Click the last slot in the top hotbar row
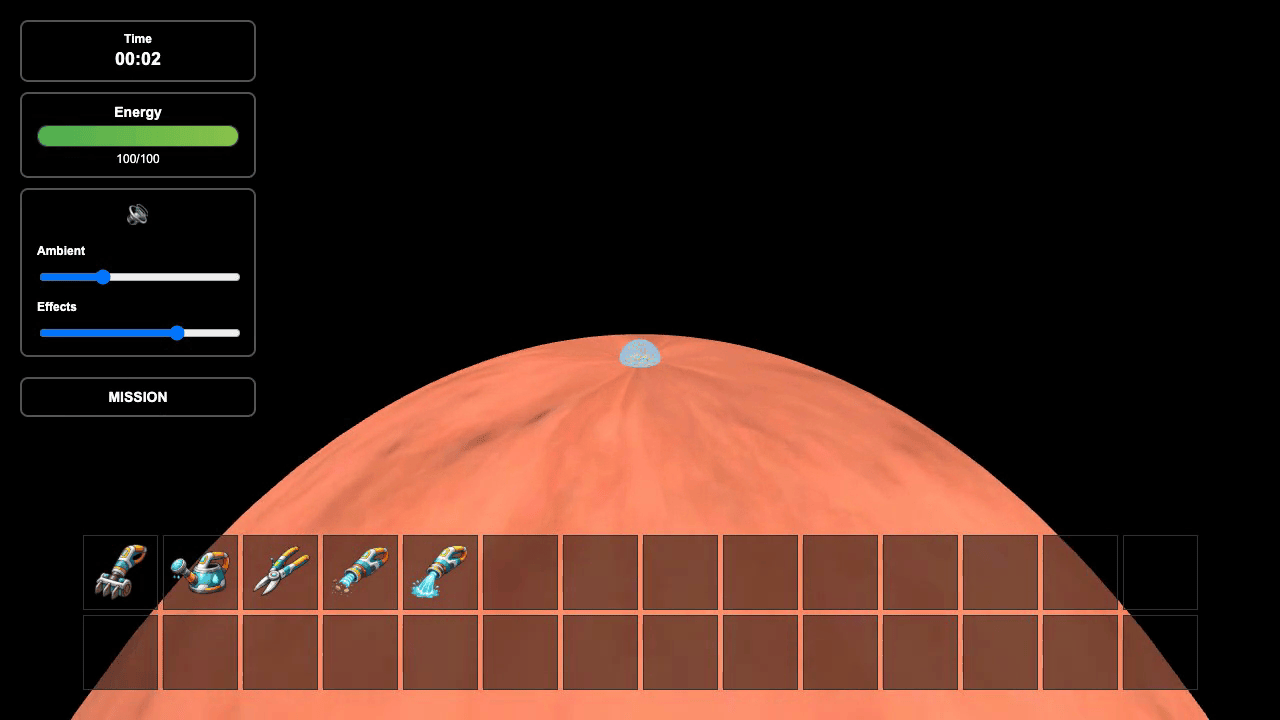The width and height of the screenshot is (1280, 720). (x=1160, y=572)
